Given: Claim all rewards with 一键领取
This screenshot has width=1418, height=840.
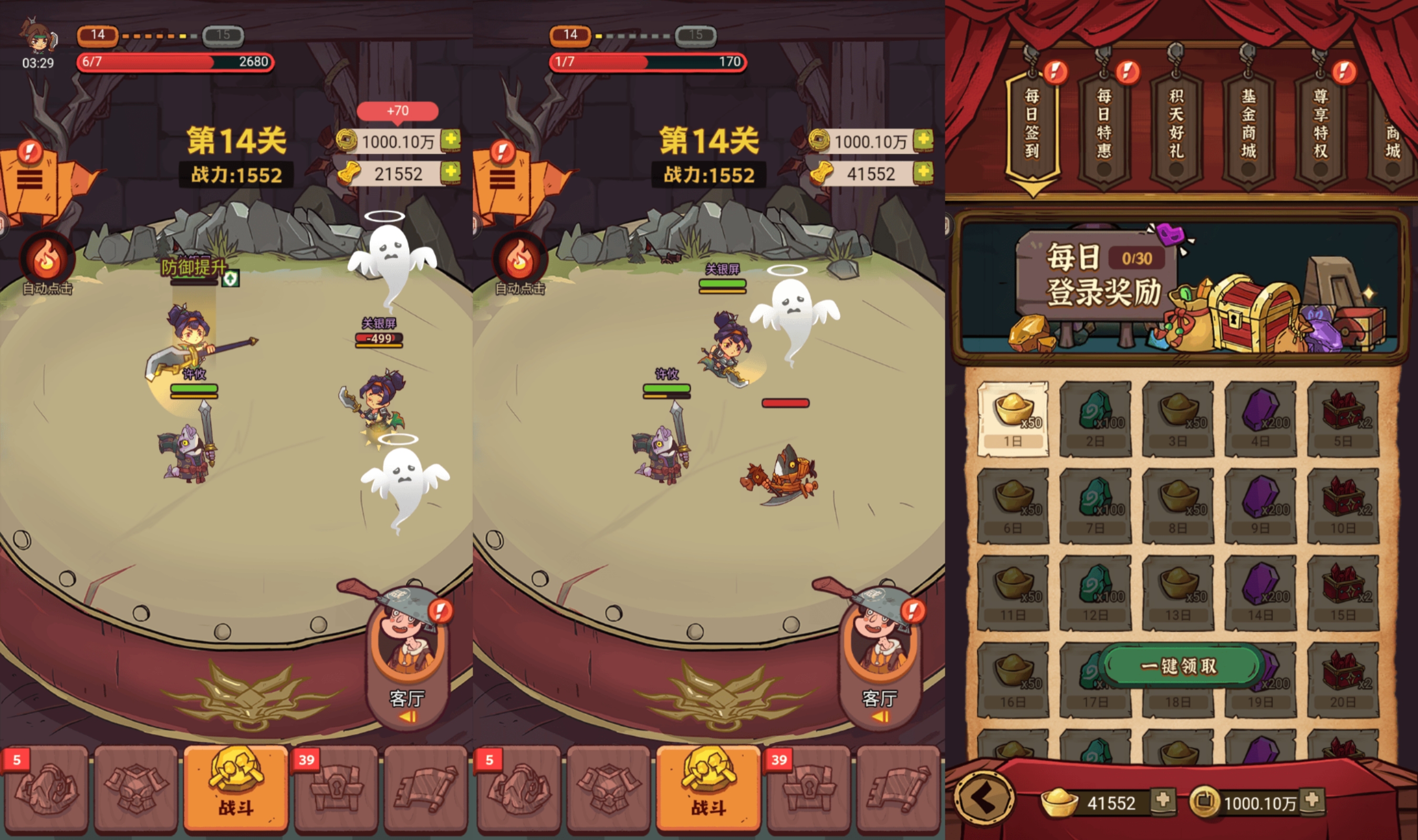Looking at the screenshot, I should pyautogui.click(x=1181, y=666).
